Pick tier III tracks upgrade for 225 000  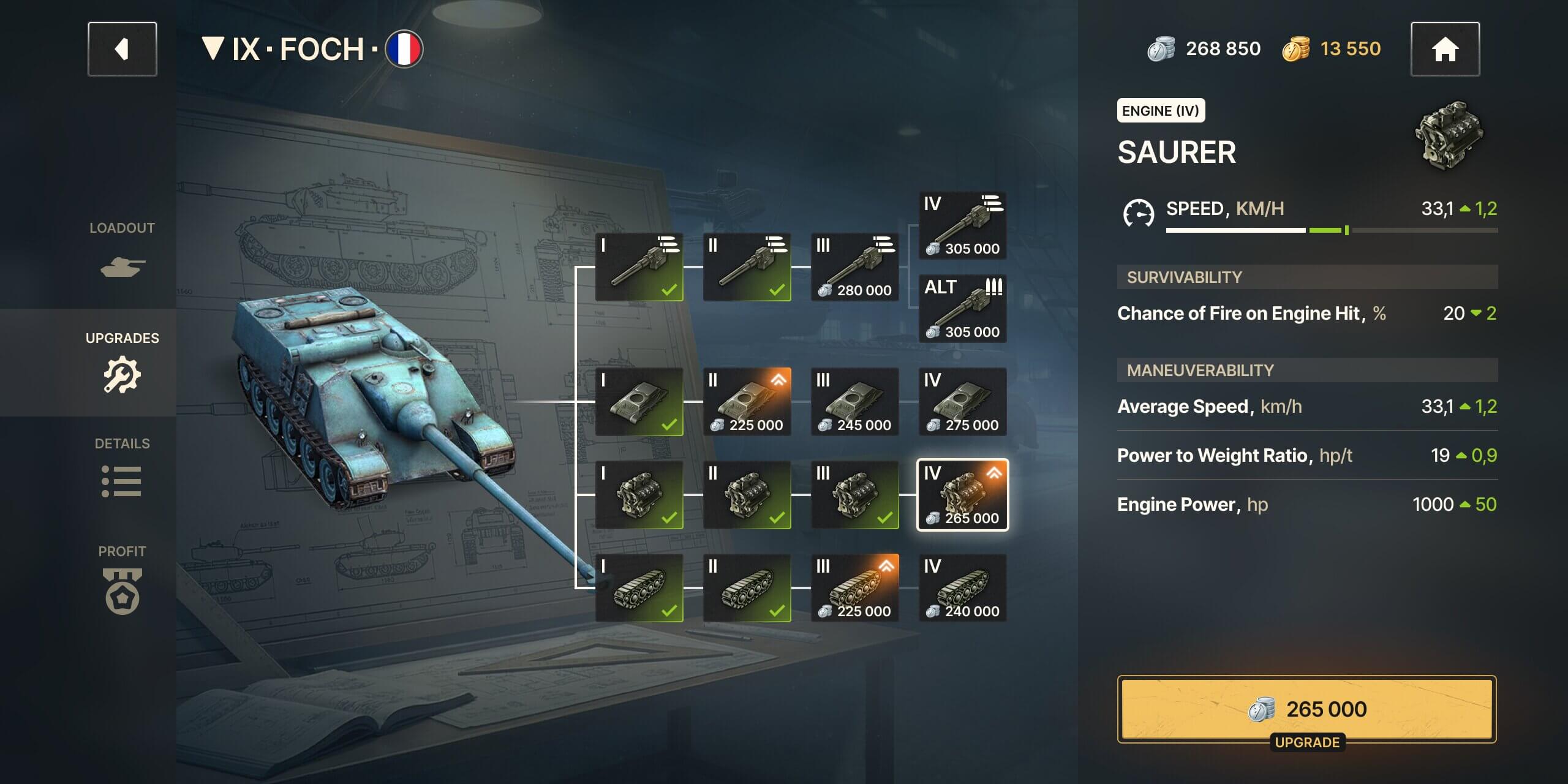(x=854, y=588)
